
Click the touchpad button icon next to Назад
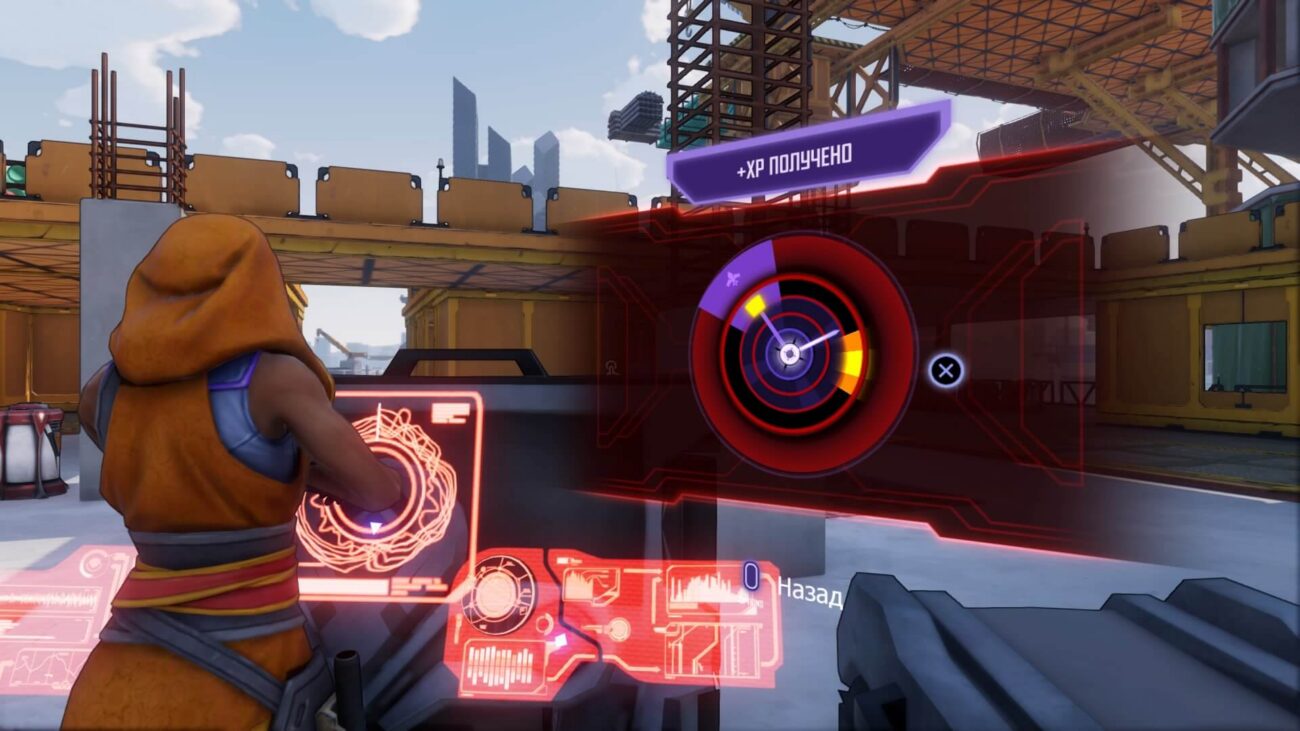752,576
